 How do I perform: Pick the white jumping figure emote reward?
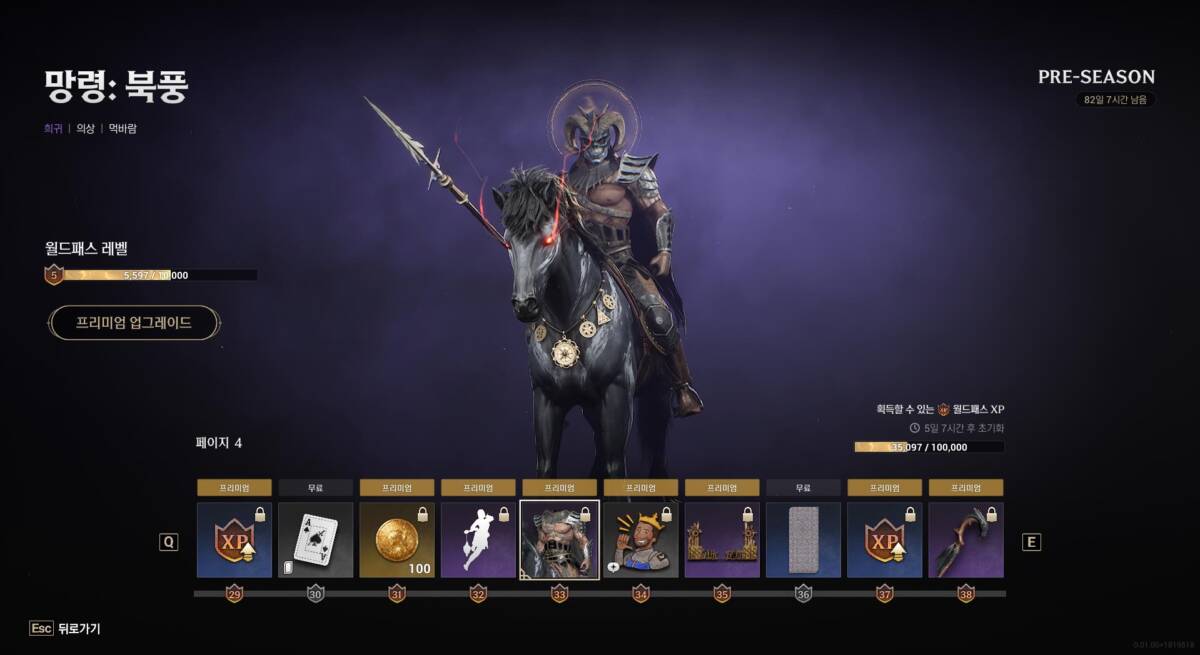(478, 540)
